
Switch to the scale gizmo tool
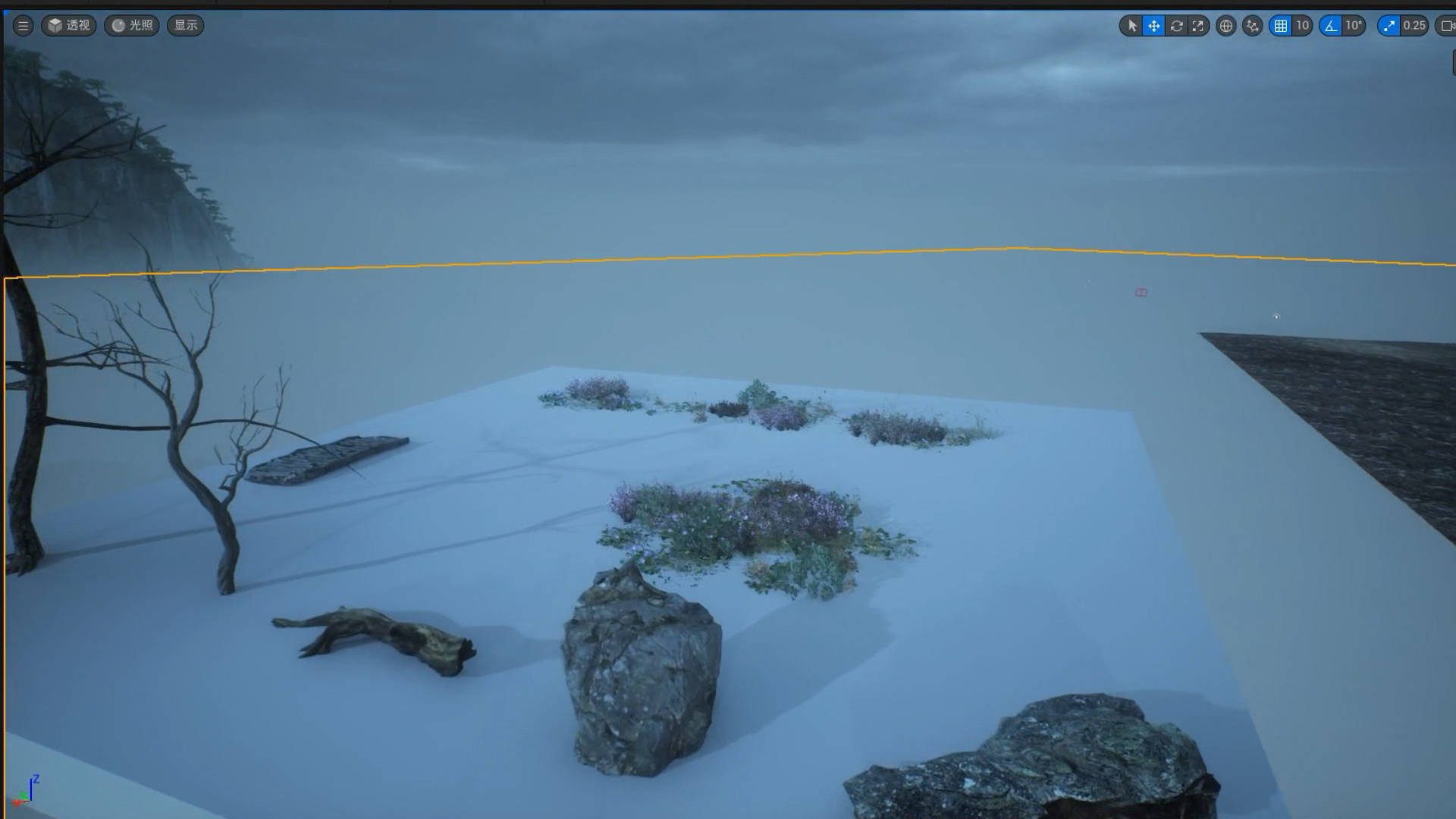tap(1198, 26)
